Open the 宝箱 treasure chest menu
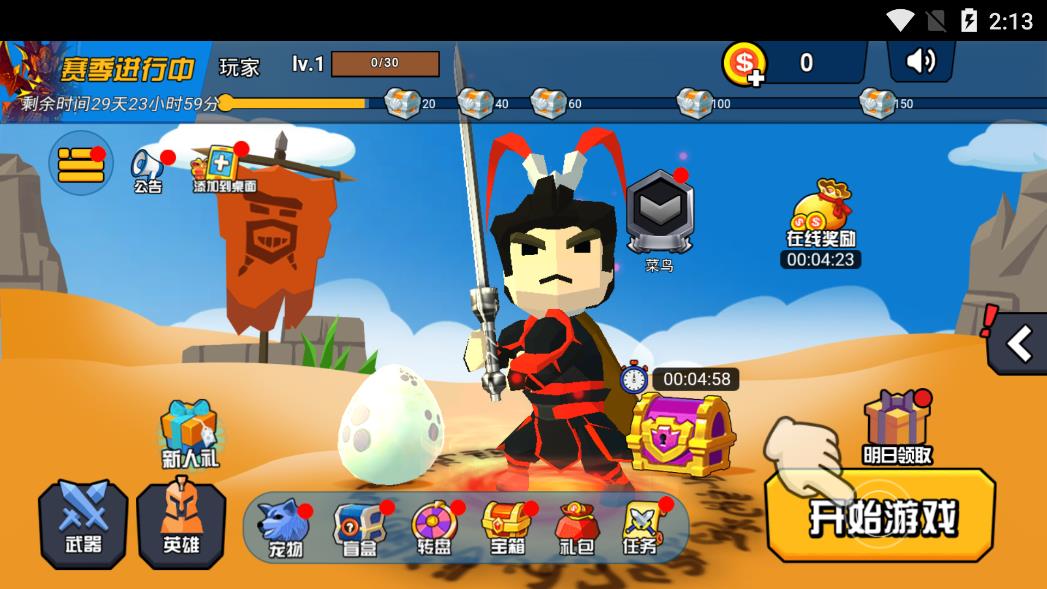 tap(504, 528)
